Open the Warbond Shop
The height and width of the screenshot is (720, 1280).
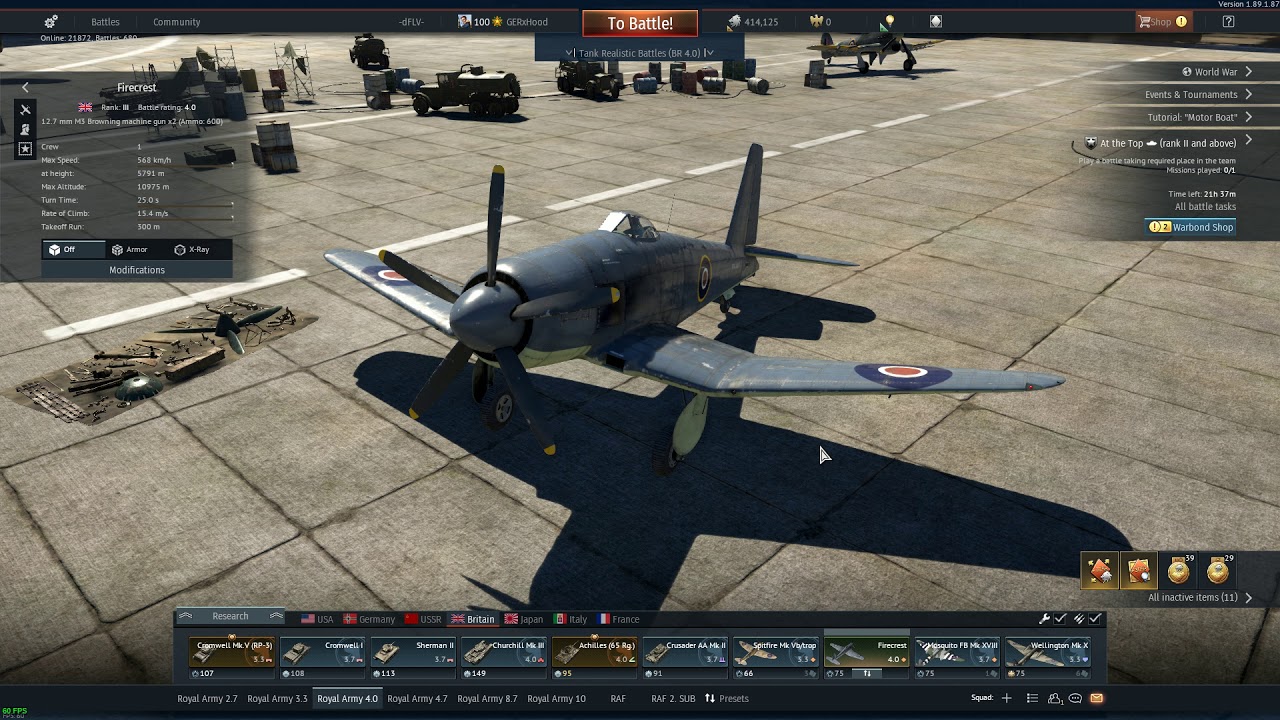pos(1193,227)
